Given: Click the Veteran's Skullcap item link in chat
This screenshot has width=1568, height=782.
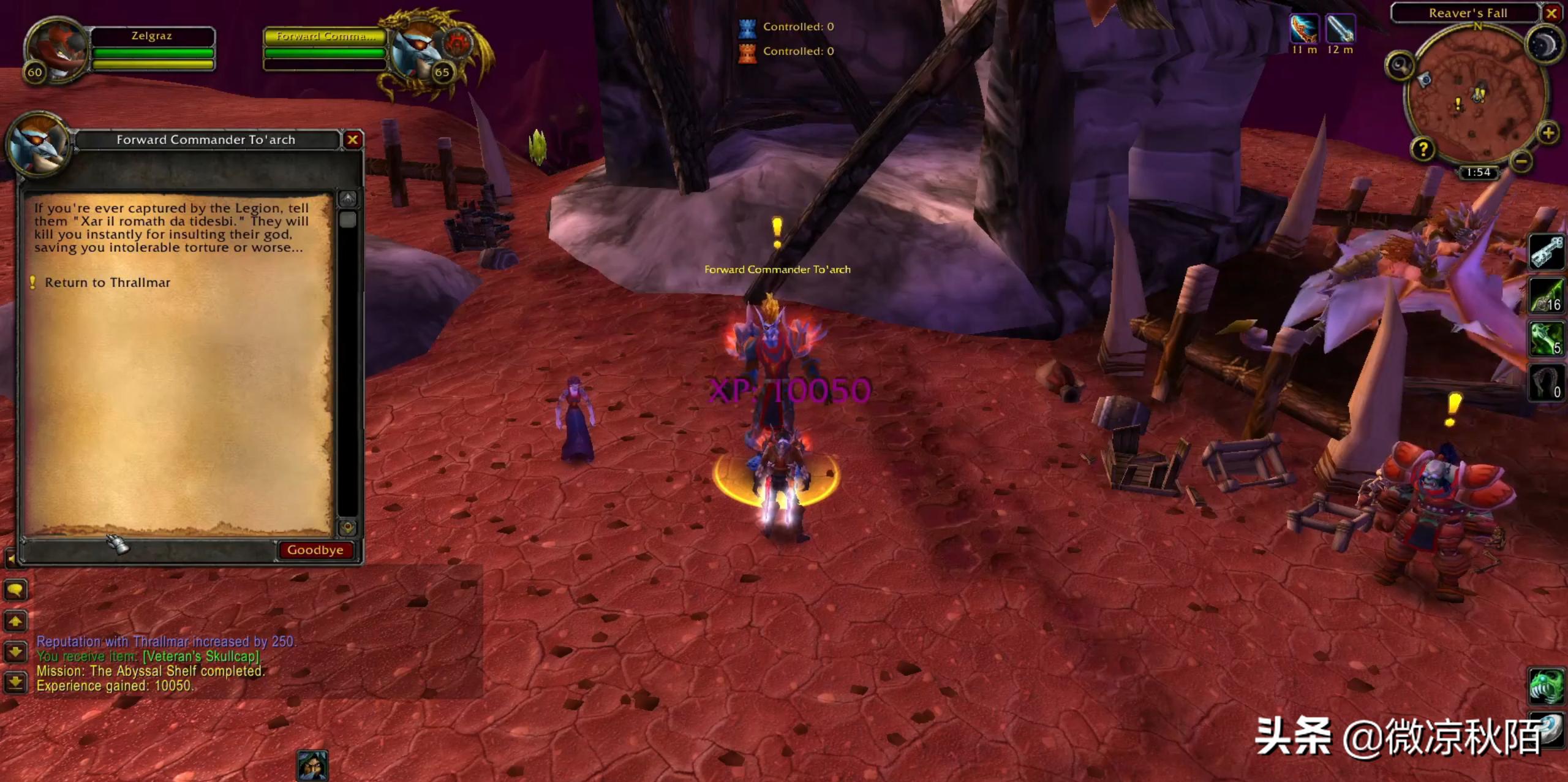Looking at the screenshot, I should [x=202, y=656].
